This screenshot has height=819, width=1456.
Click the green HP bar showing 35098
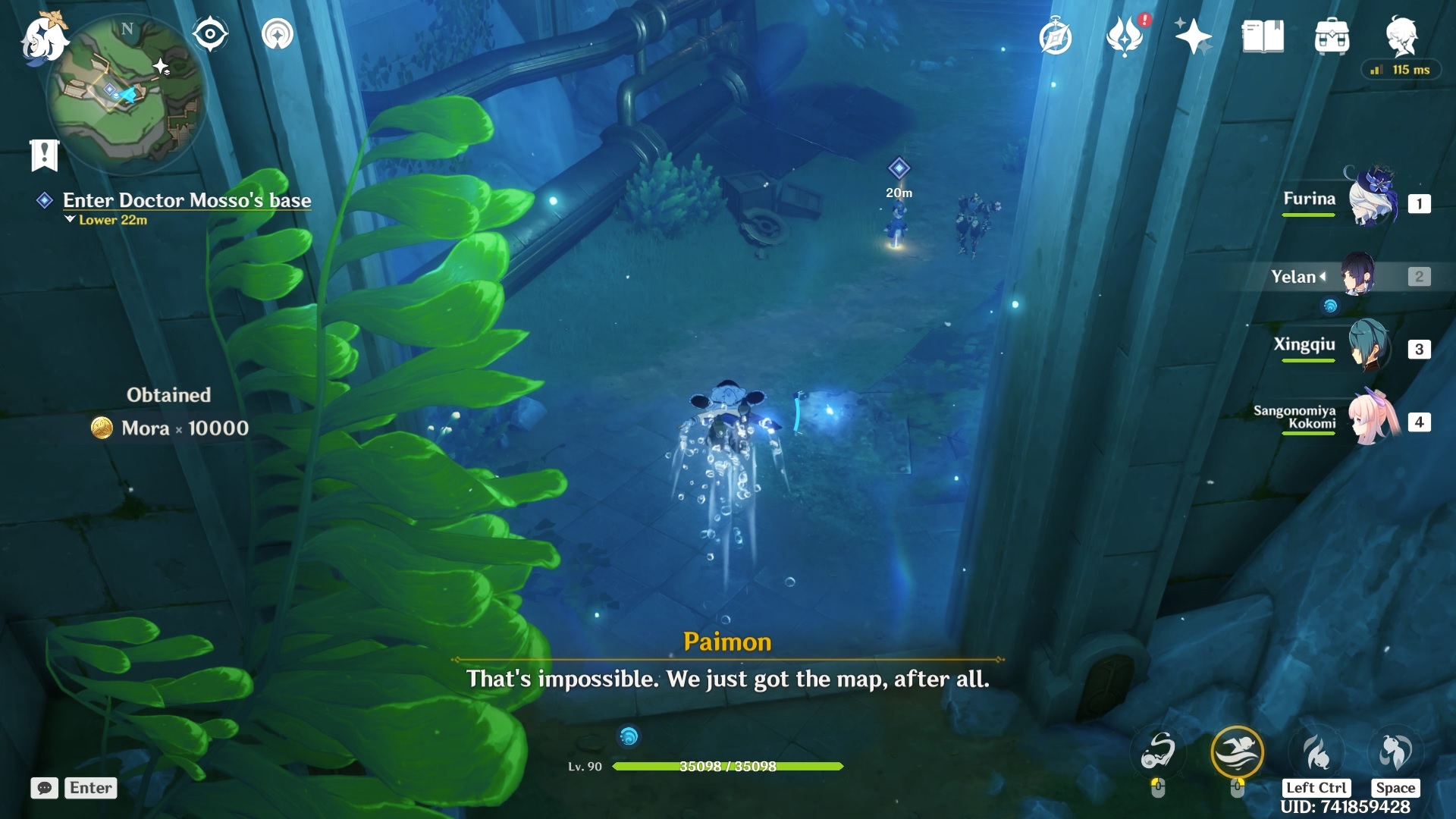(728, 767)
